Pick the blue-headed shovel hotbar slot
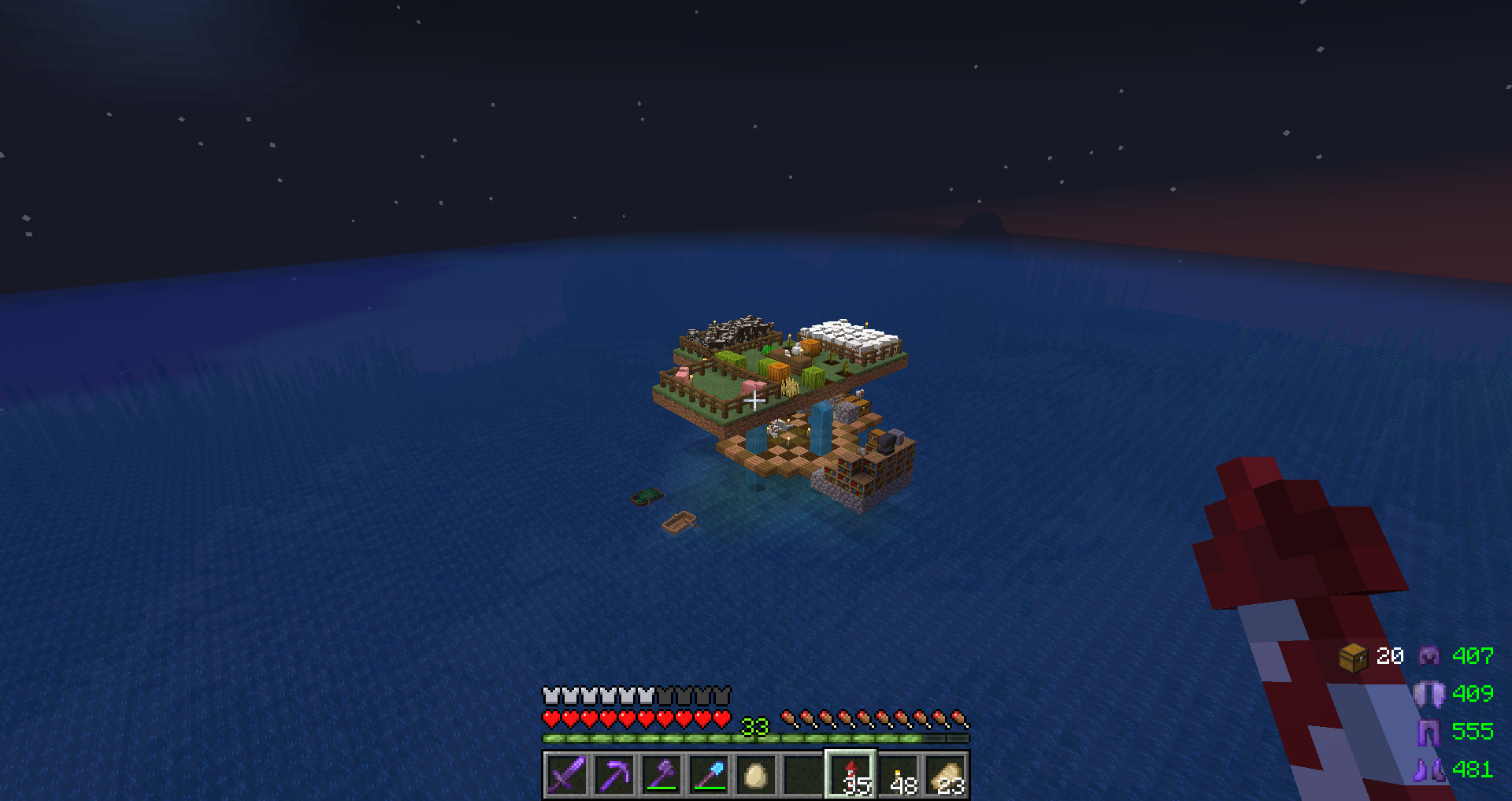Screen dimensions: 1512x801 pos(708,775)
